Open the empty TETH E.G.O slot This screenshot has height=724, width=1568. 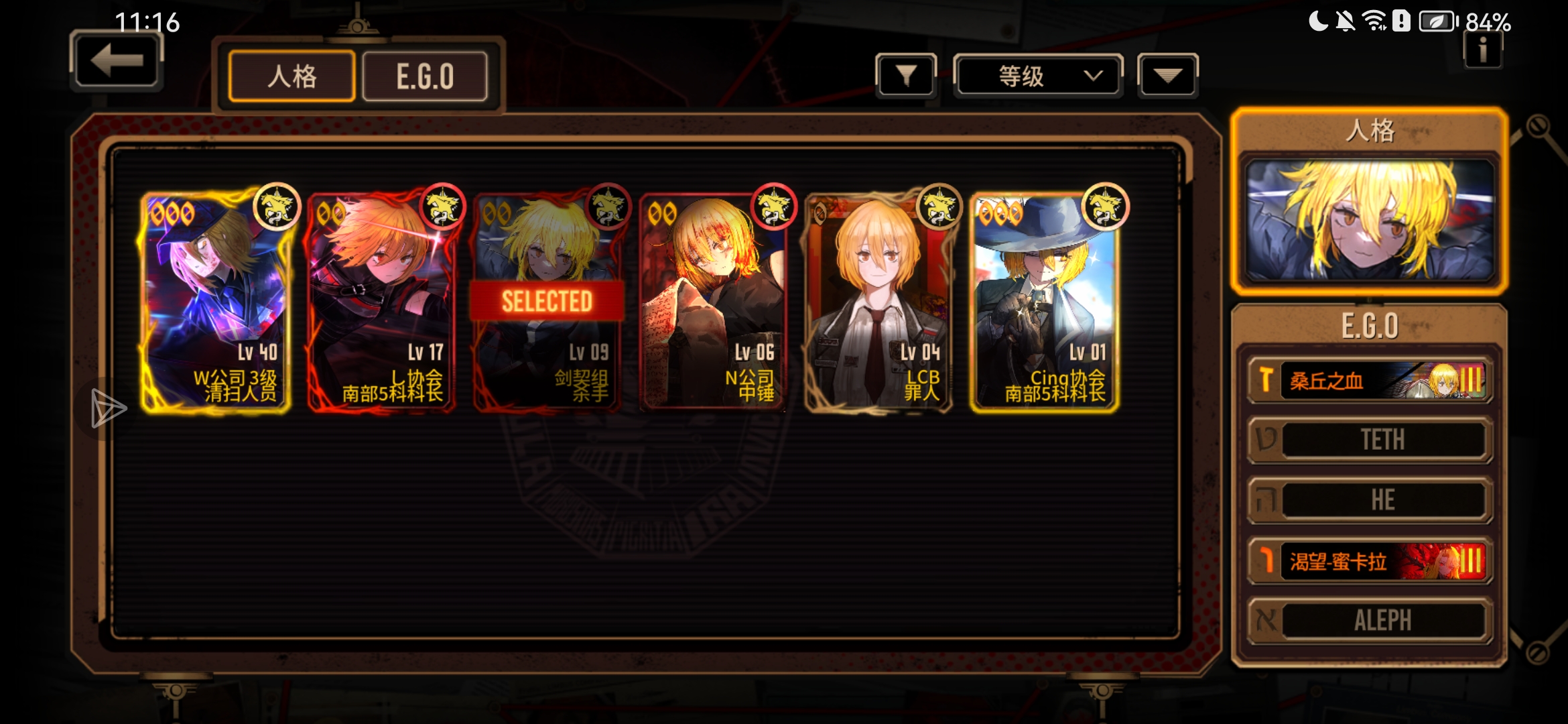click(x=1370, y=440)
